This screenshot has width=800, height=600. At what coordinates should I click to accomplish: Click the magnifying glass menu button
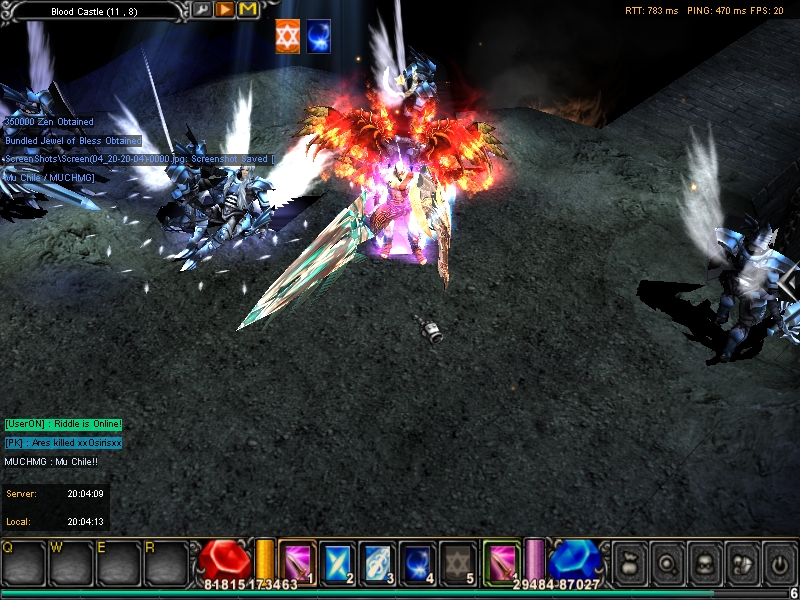[665, 562]
